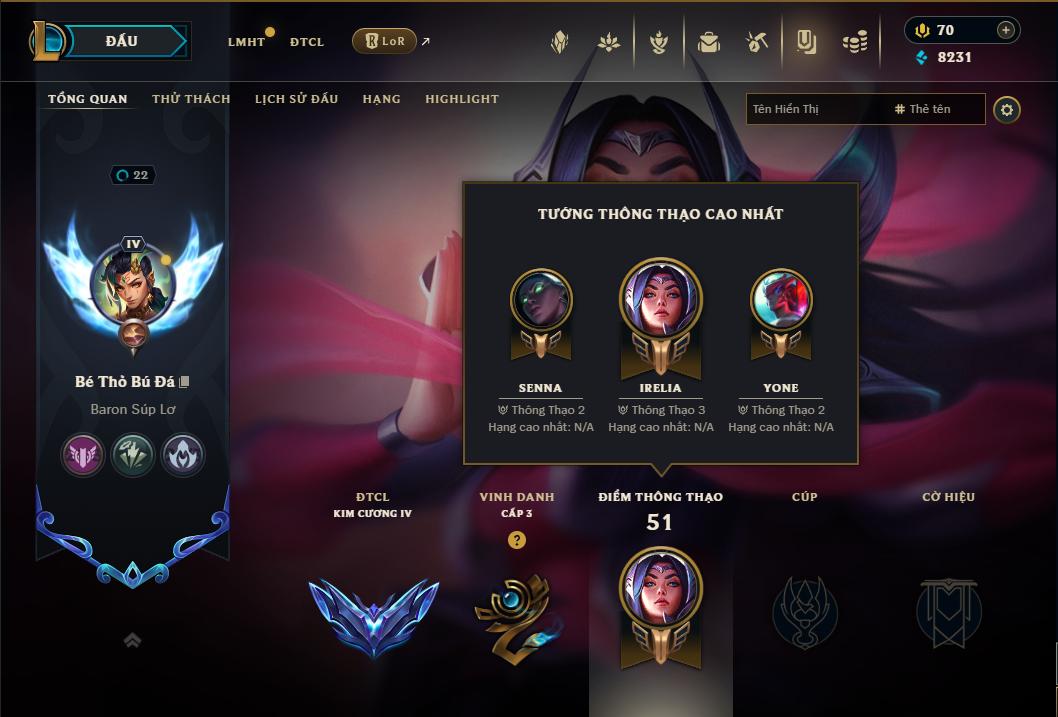1058x717 pixels.
Task: Open the LoR launcher link
Action: tap(385, 41)
